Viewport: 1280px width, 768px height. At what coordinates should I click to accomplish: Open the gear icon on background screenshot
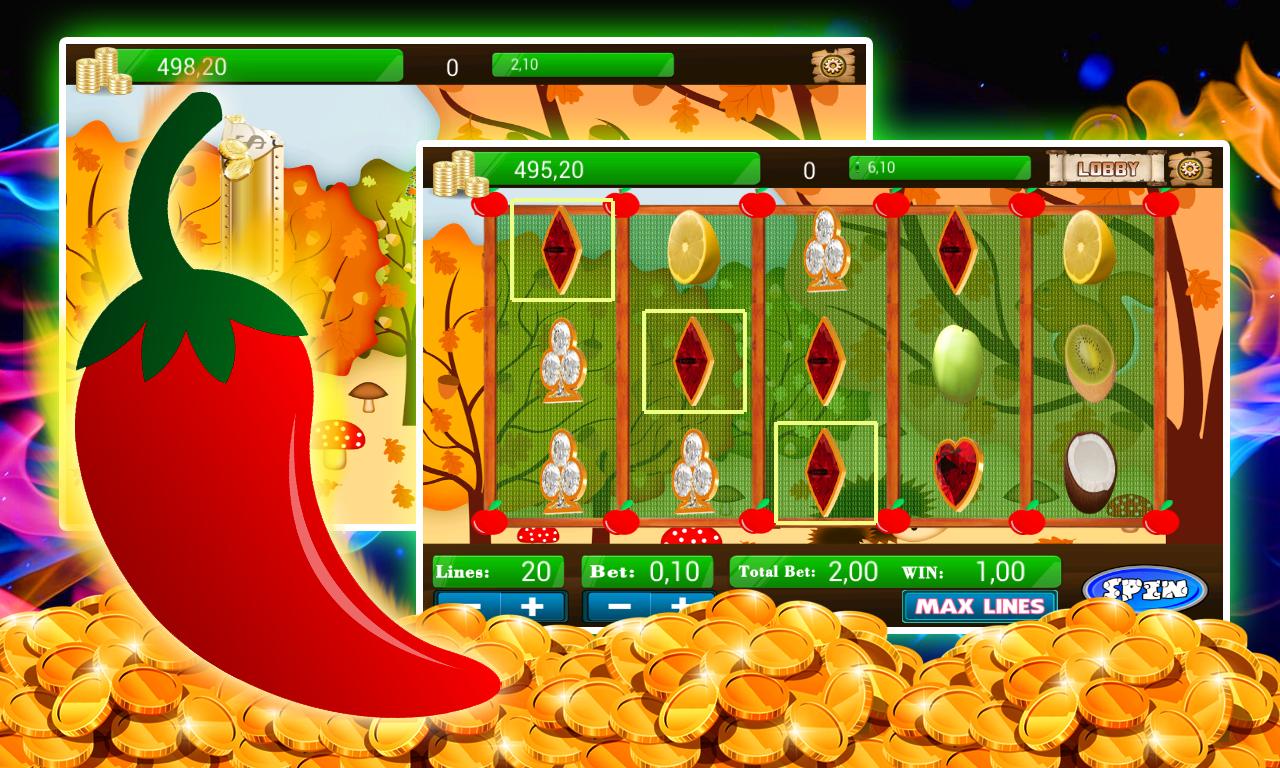click(x=833, y=68)
